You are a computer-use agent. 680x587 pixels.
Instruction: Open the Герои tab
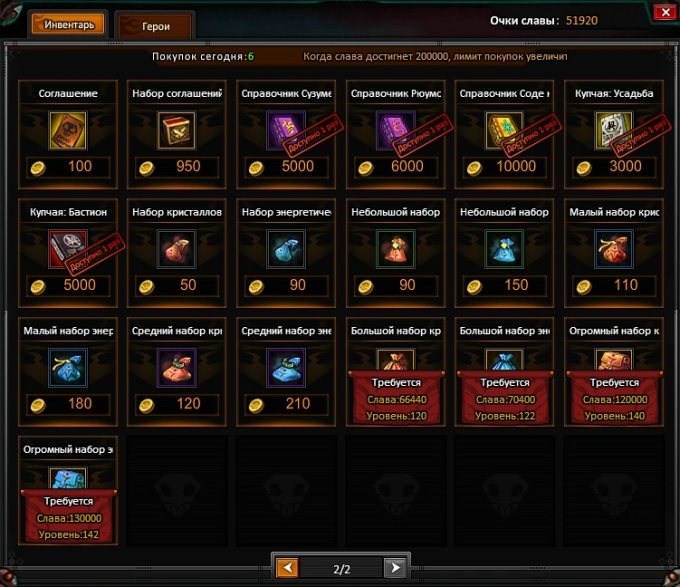point(155,26)
